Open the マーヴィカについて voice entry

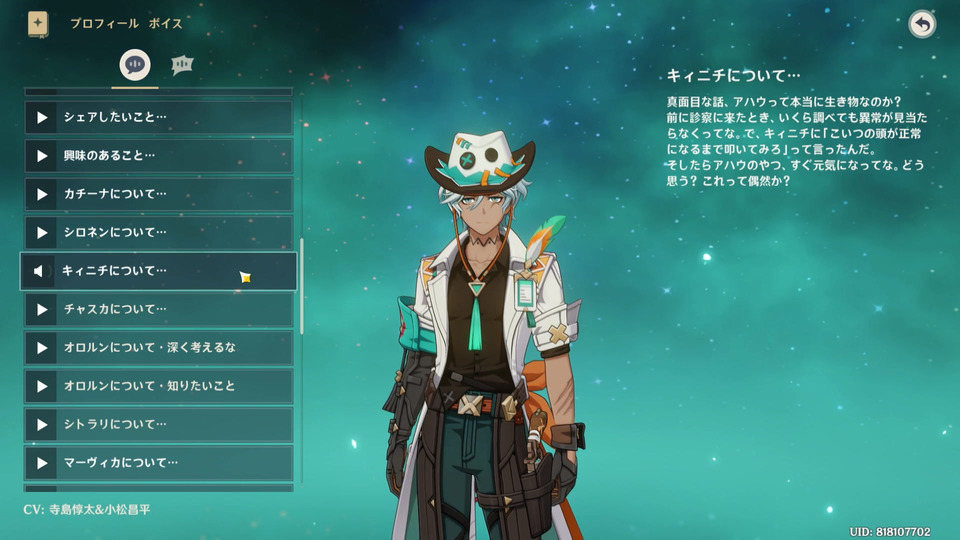pos(160,462)
